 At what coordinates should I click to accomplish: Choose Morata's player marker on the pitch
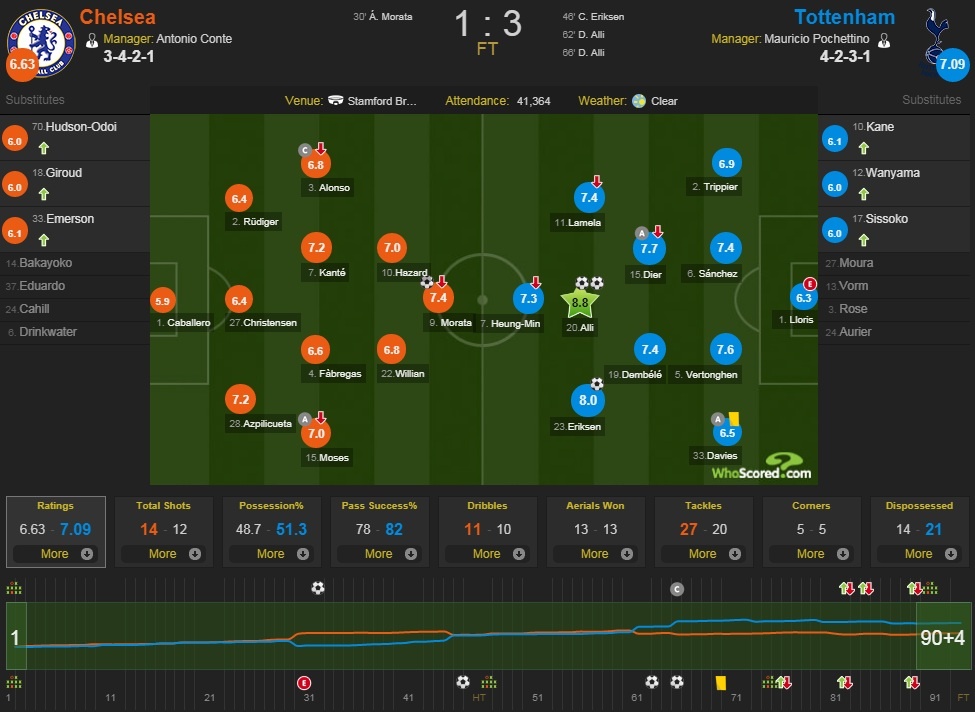pyautogui.click(x=439, y=298)
